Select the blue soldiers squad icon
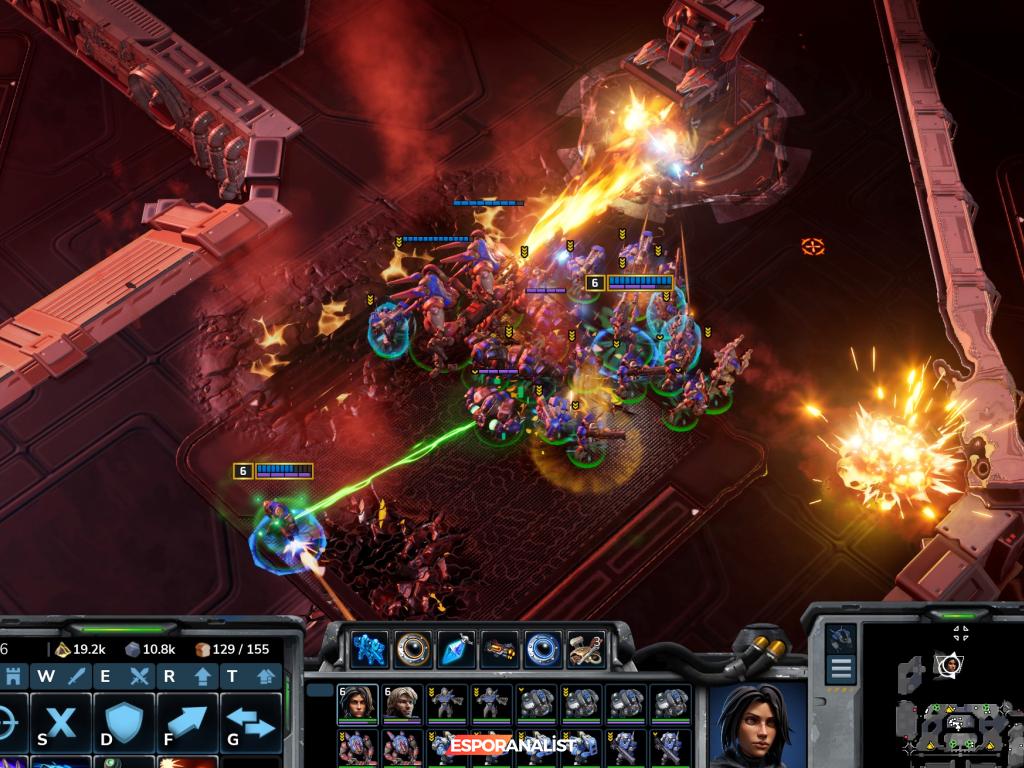1024x768 pixels. 369,649
